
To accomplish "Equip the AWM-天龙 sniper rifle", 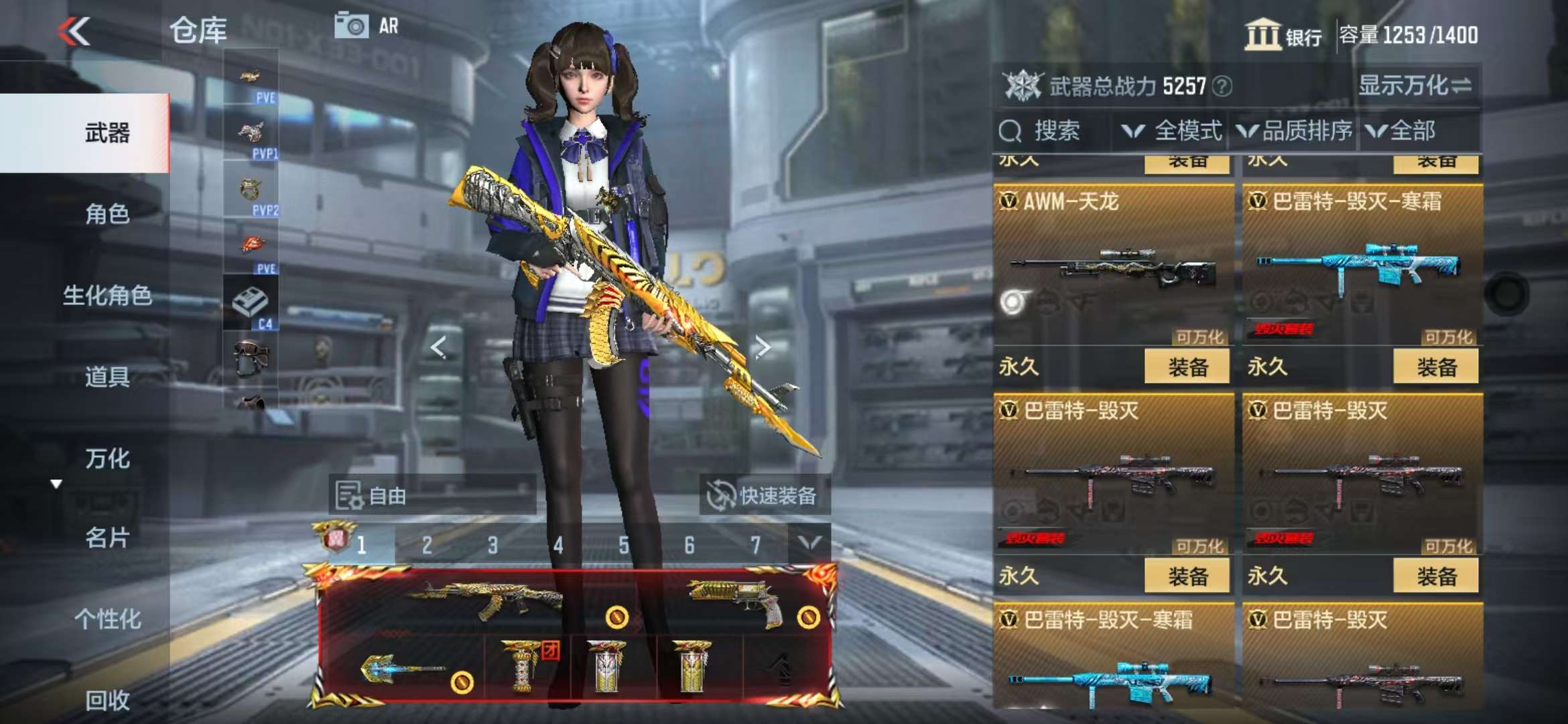I will (x=1187, y=367).
